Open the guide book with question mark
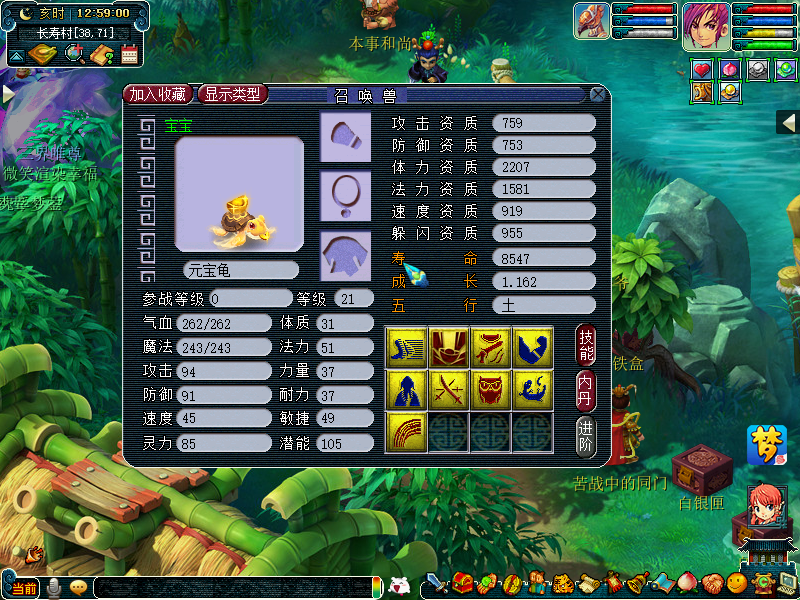This screenshot has height=600, width=800. point(101,55)
